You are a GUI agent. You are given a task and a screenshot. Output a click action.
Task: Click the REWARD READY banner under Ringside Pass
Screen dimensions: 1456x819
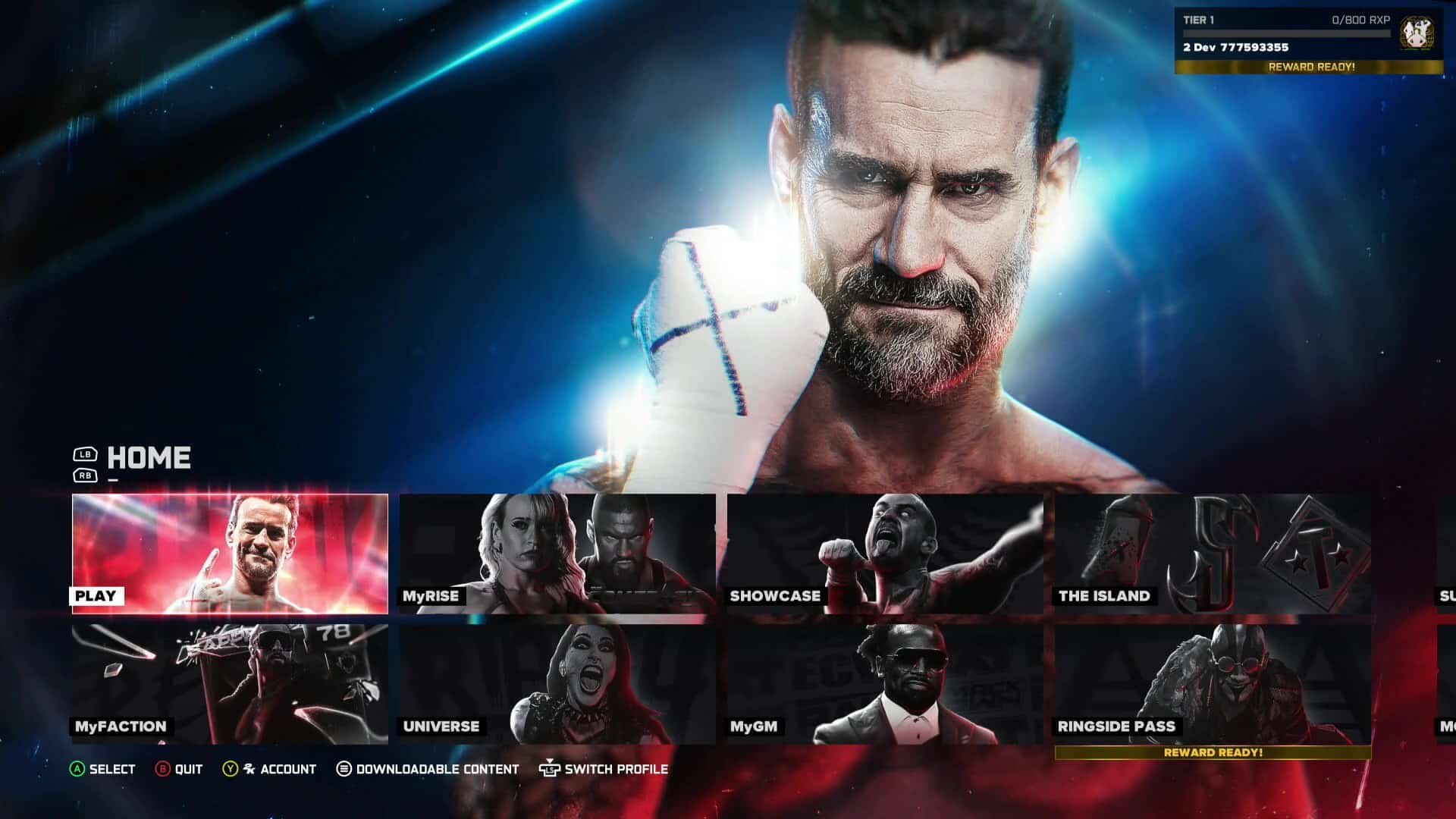[1213, 754]
